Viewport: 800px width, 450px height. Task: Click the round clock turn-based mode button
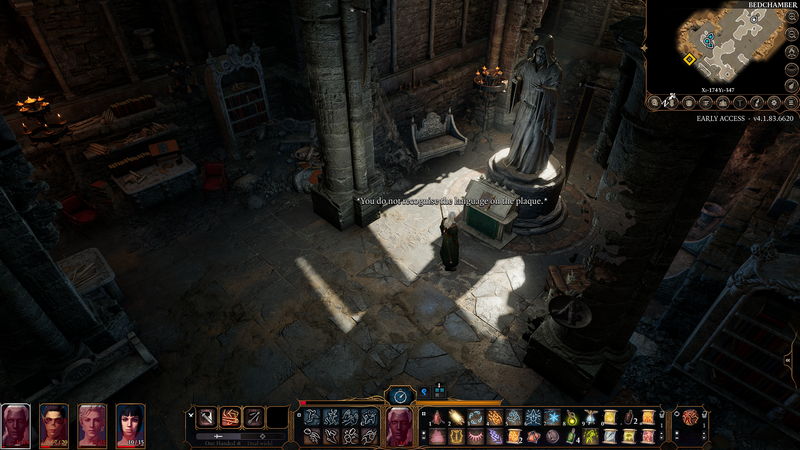pyautogui.click(x=400, y=396)
